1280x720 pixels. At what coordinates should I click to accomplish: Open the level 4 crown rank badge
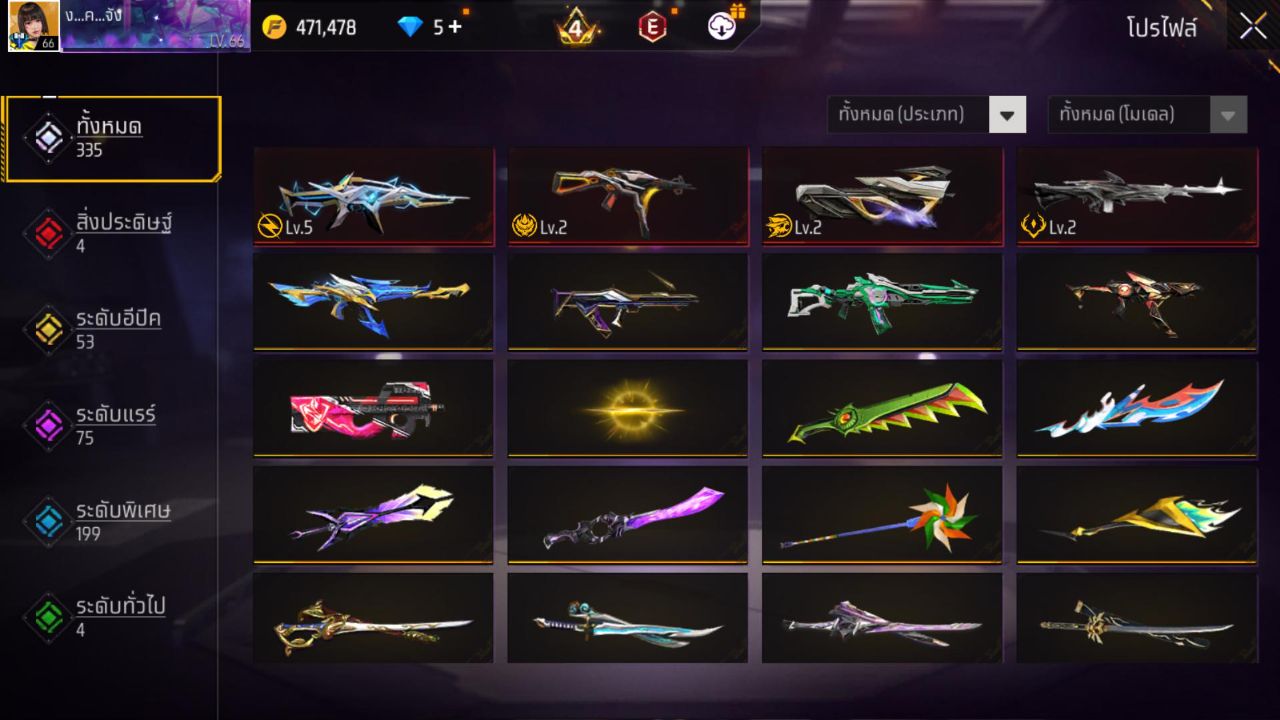point(574,27)
